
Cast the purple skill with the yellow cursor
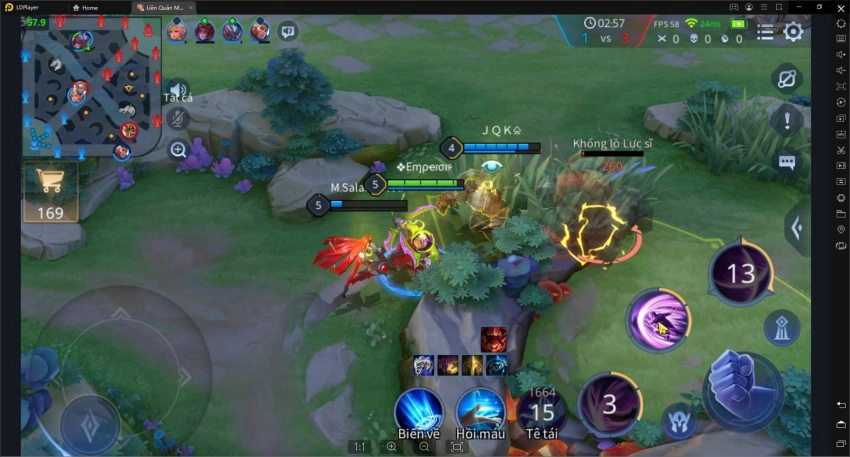(657, 321)
